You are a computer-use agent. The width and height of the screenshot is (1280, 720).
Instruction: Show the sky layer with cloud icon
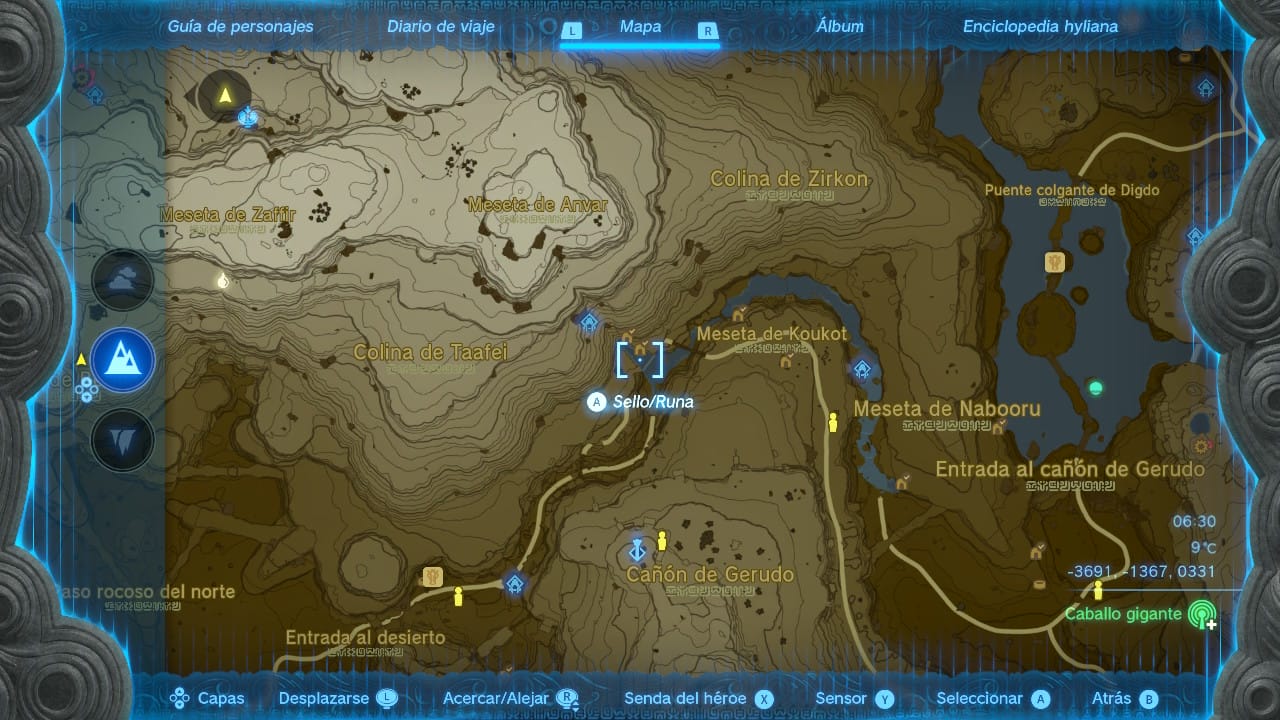pos(123,279)
